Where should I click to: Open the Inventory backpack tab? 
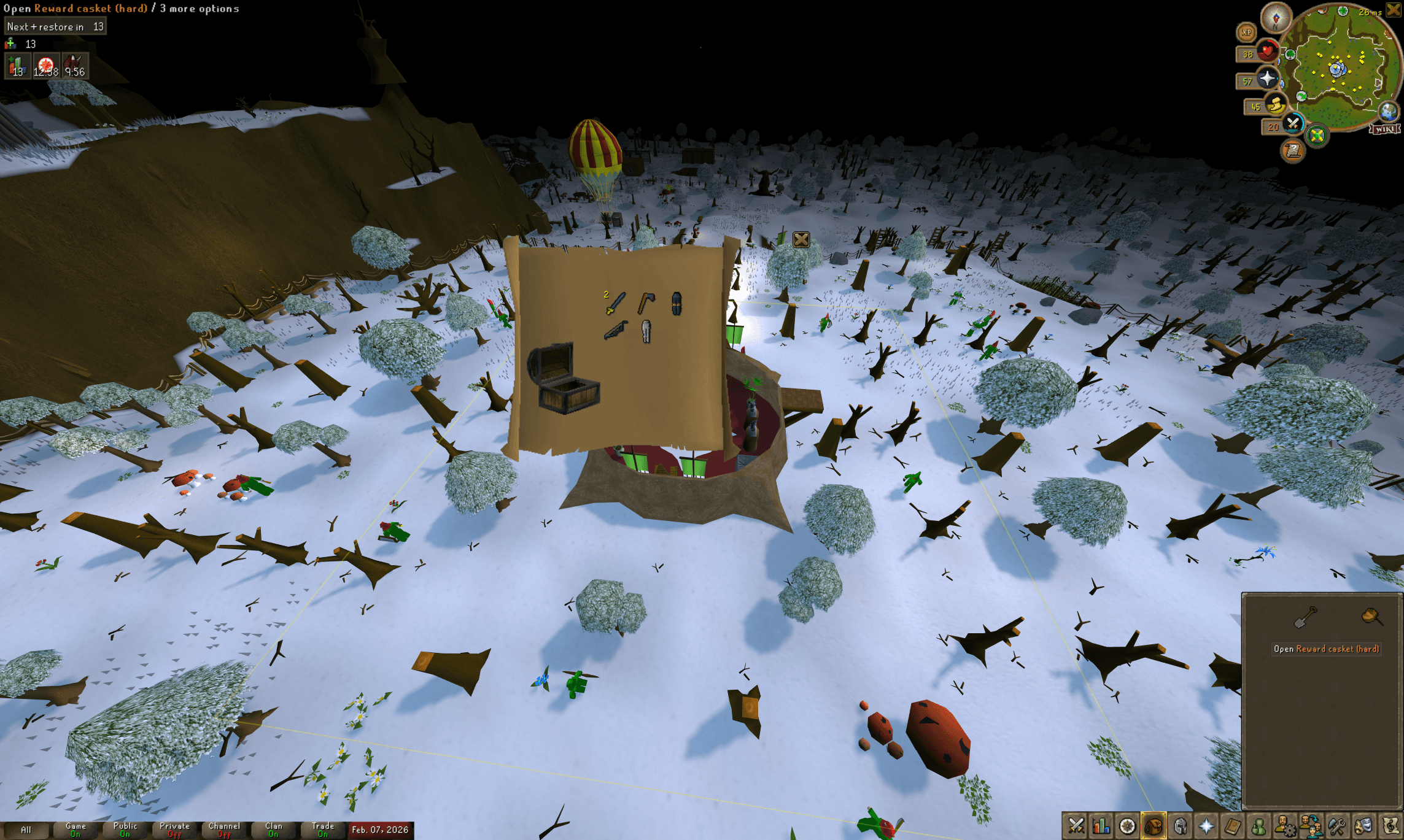[x=1155, y=827]
